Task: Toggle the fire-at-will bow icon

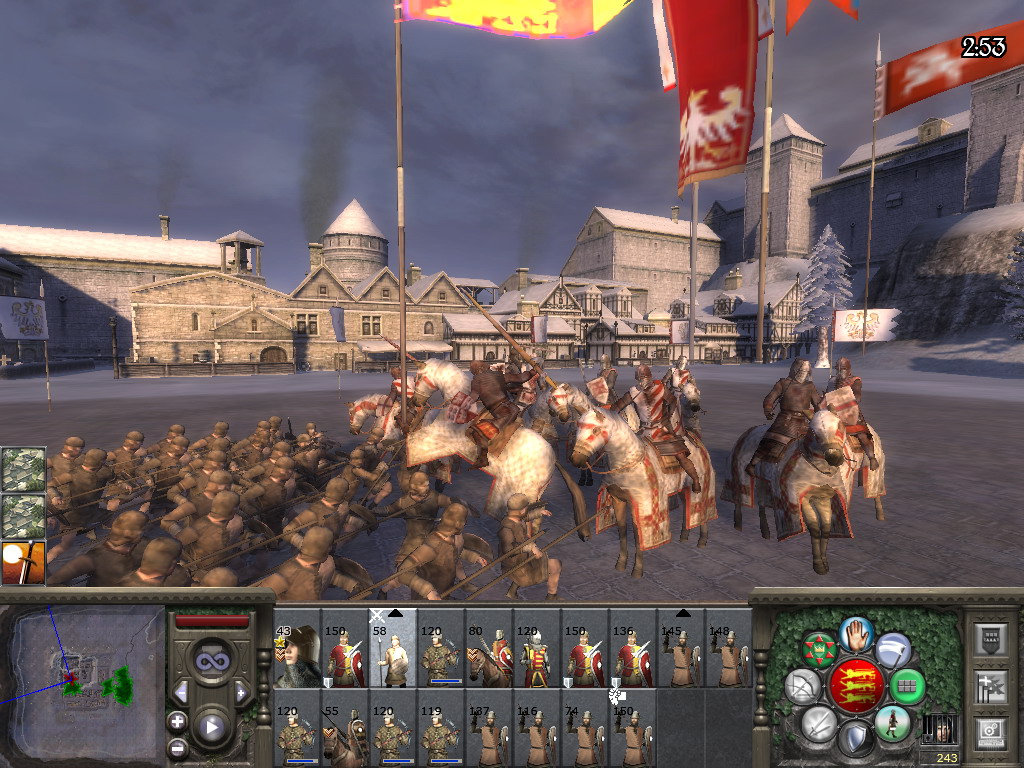Action: tap(802, 686)
